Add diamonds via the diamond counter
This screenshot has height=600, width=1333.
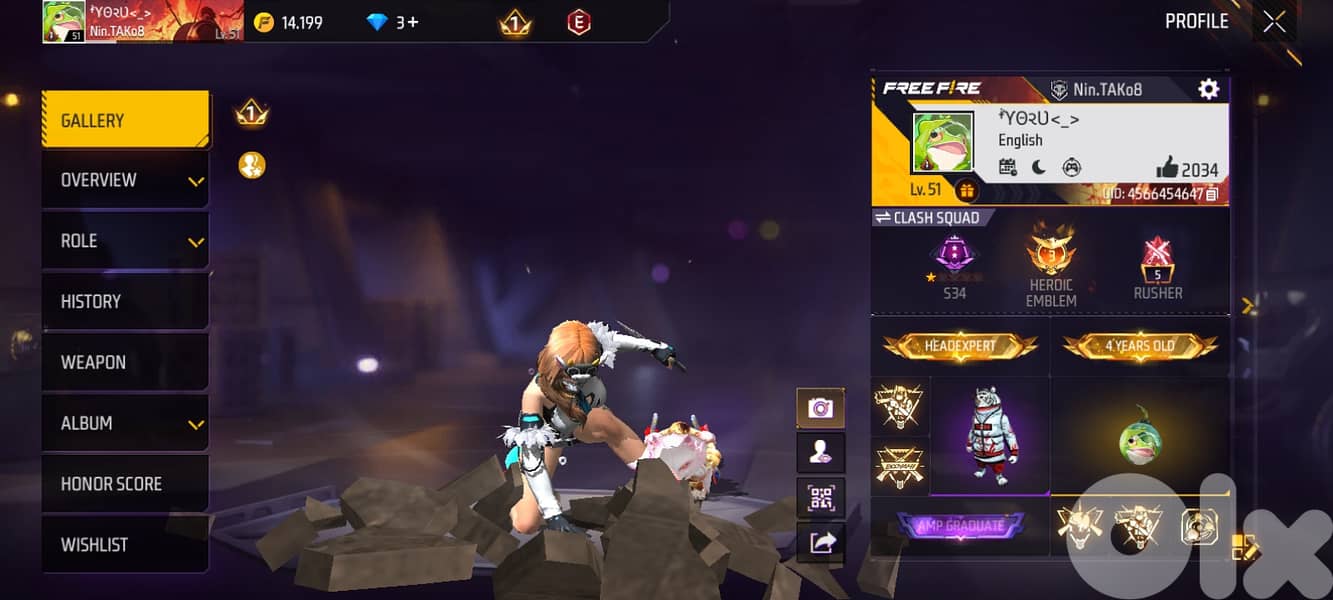point(394,22)
